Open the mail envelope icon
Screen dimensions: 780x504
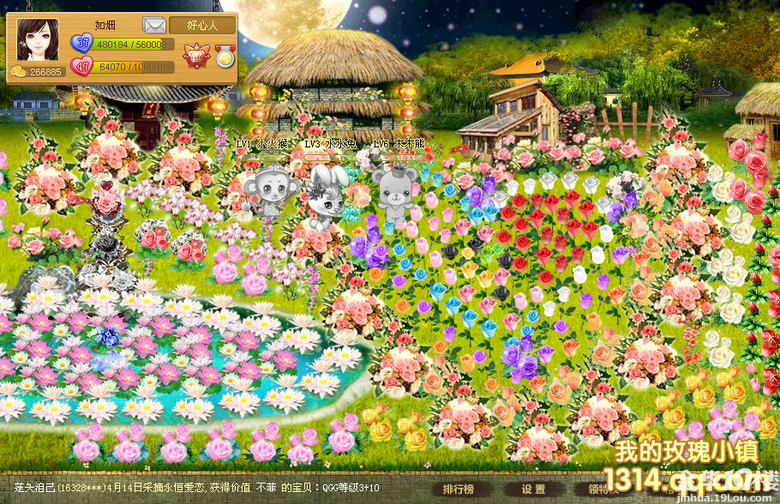(x=154, y=25)
